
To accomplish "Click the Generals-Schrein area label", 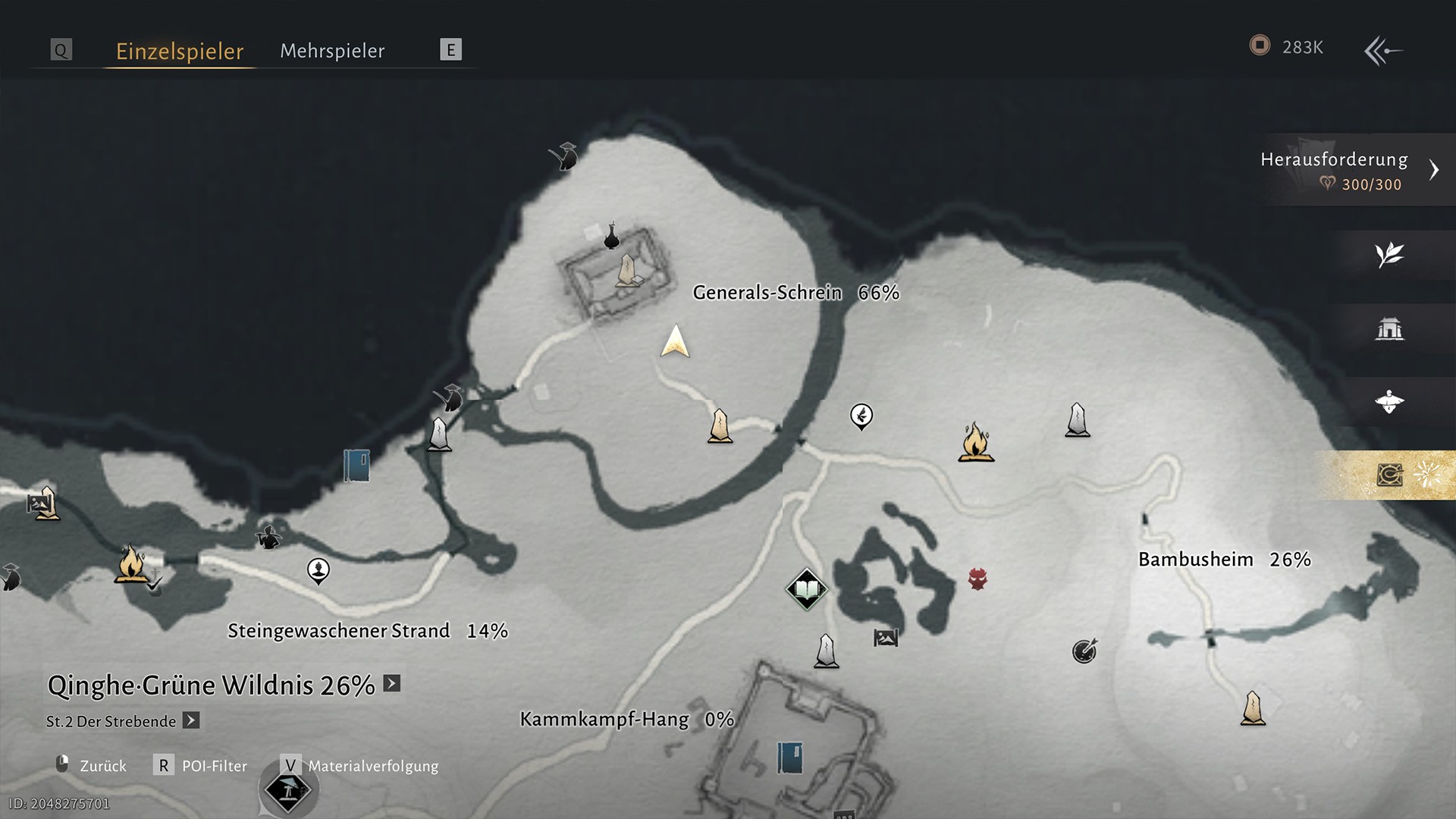I will 767,293.
